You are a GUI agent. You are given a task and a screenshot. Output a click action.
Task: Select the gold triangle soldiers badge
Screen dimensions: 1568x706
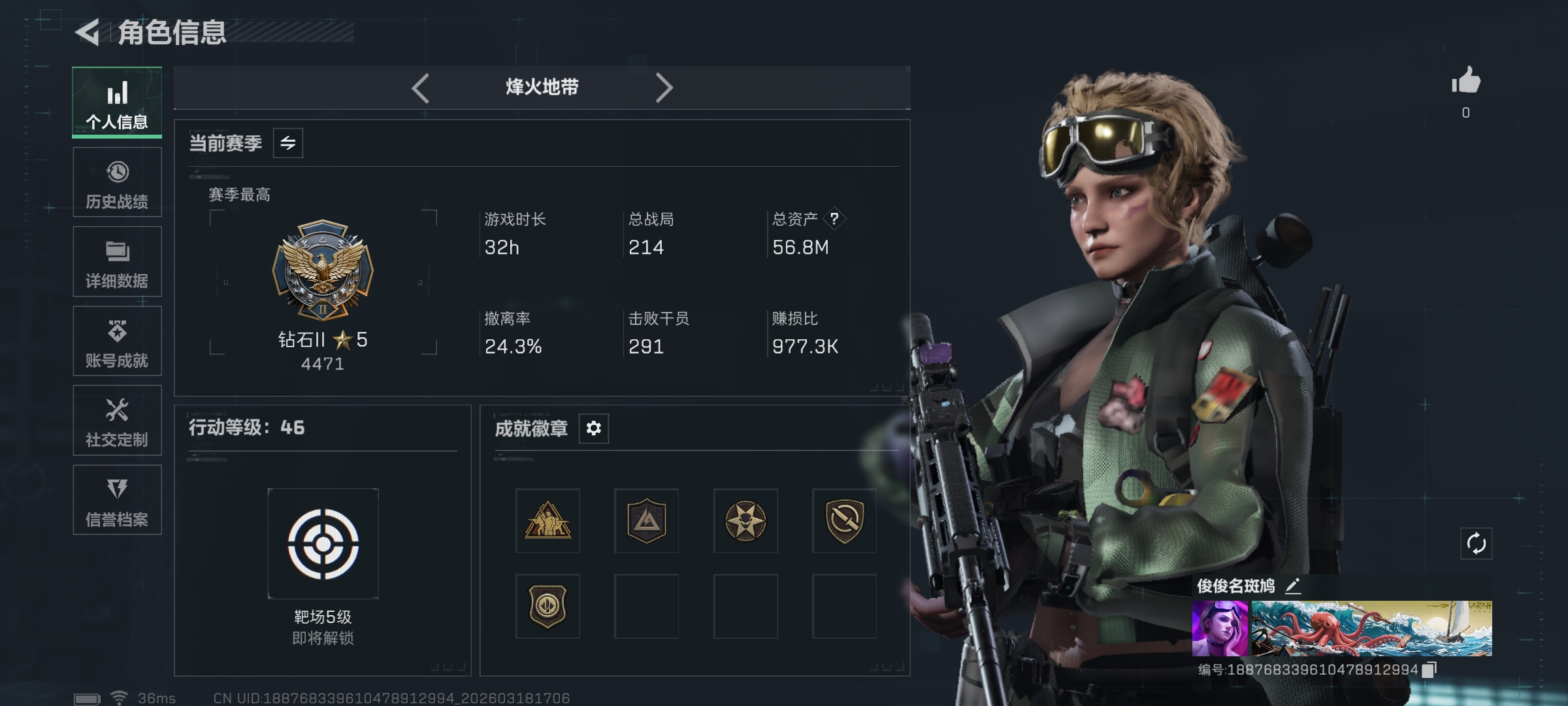coord(547,521)
